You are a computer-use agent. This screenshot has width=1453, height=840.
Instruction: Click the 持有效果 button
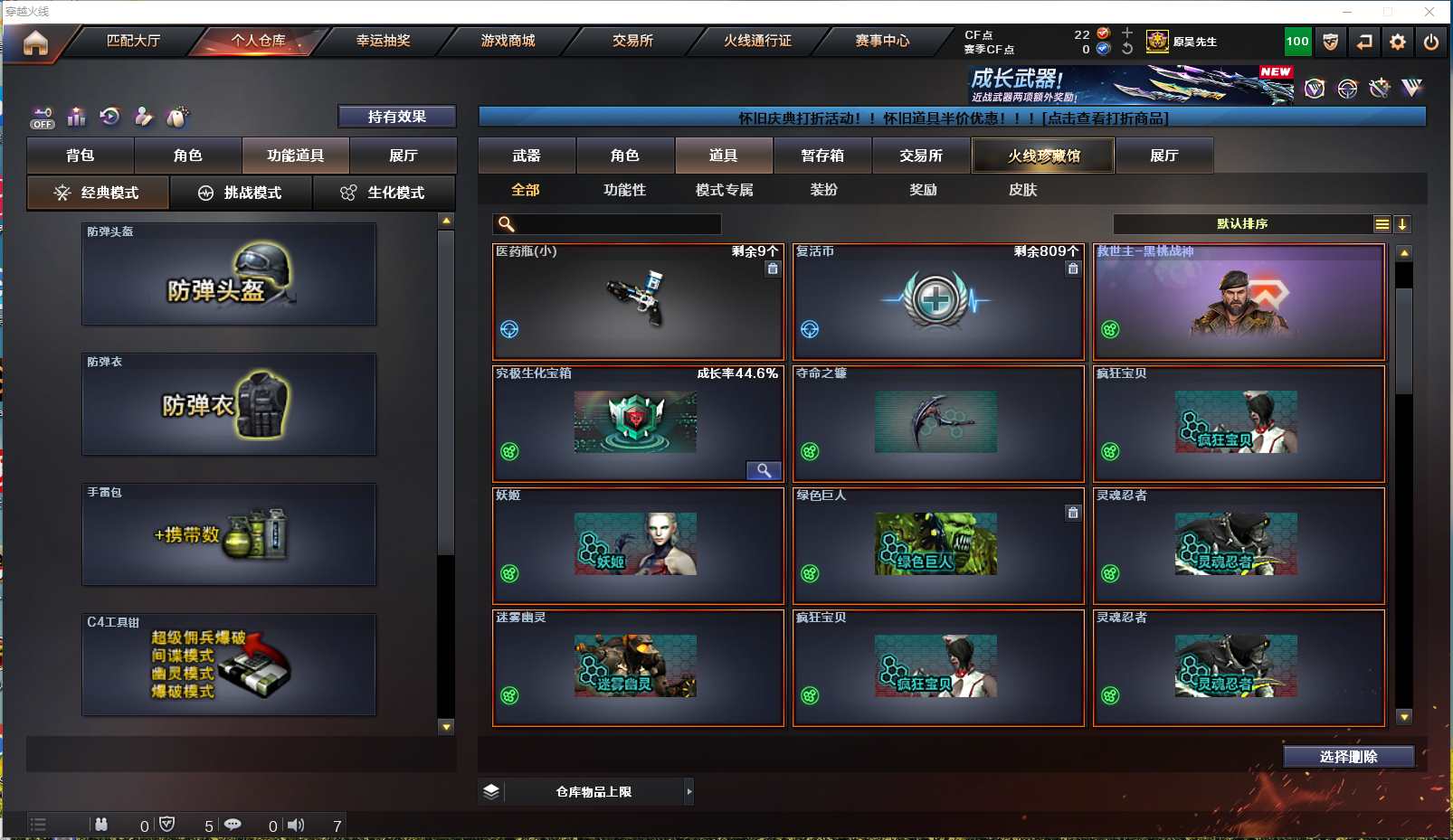(396, 117)
